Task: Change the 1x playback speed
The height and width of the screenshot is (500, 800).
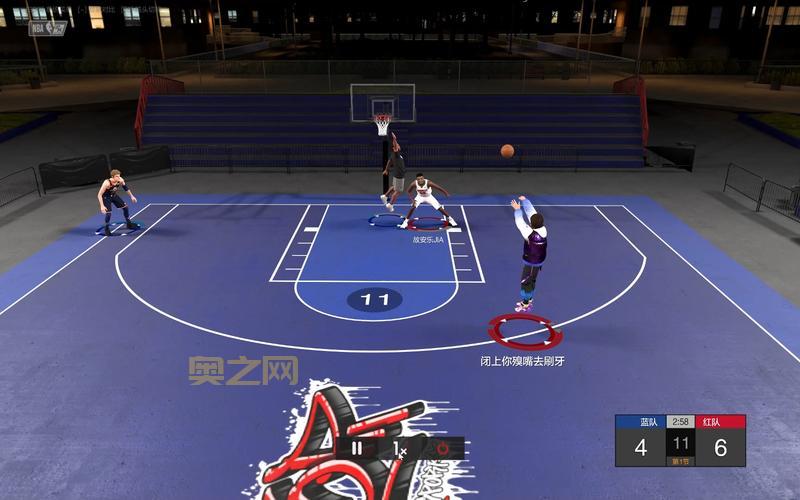Action: click(x=399, y=449)
